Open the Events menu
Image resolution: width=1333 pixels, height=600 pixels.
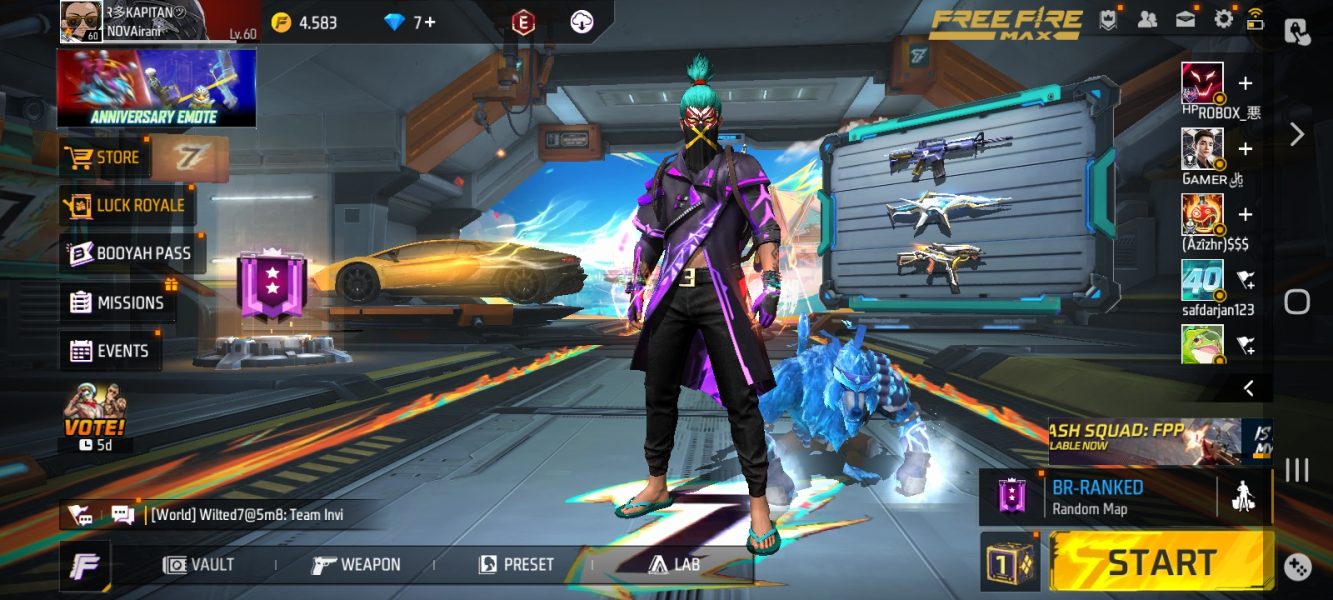(110, 351)
